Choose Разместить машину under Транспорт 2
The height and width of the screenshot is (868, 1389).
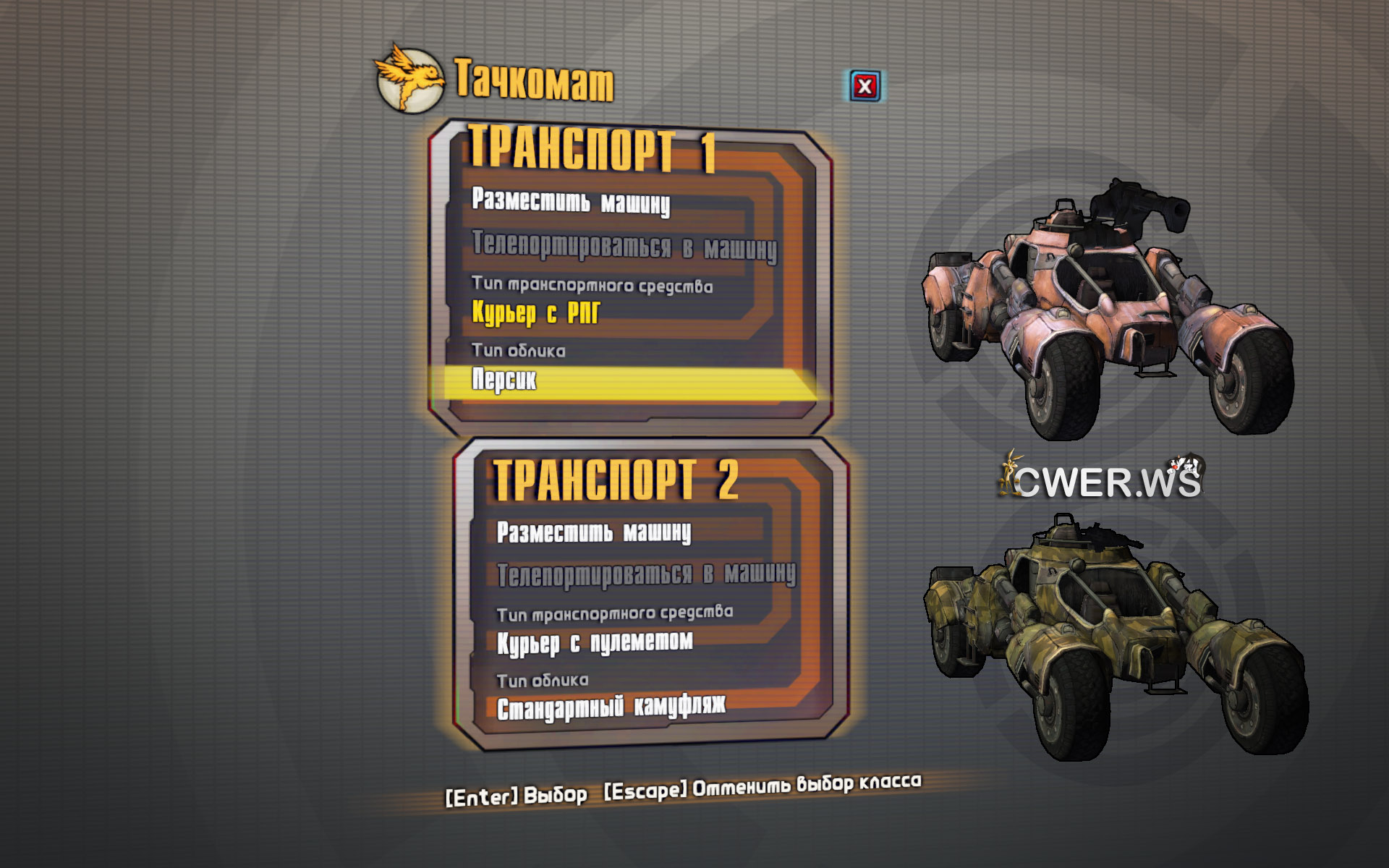pyautogui.click(x=594, y=533)
